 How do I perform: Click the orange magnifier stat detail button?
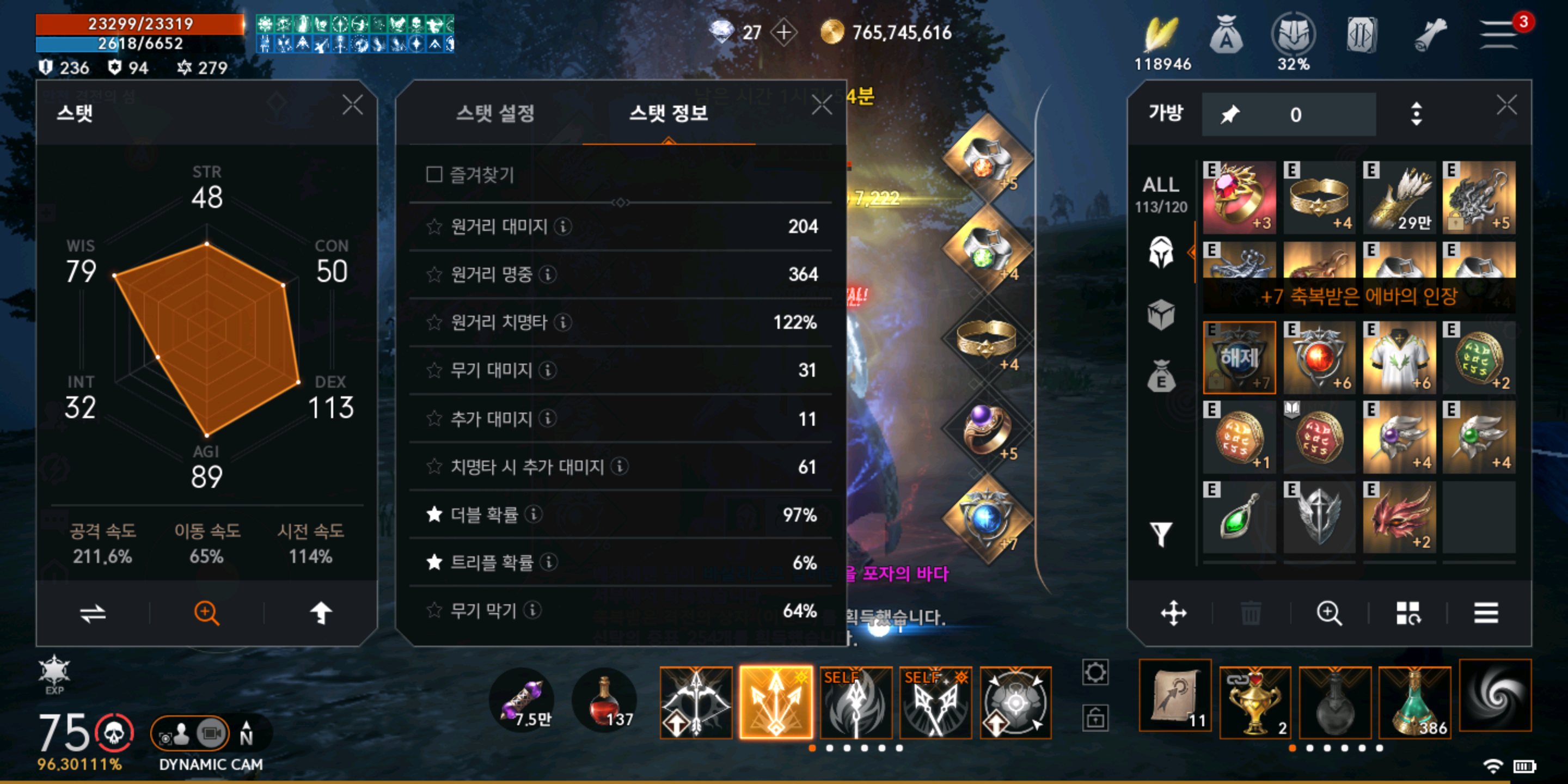click(x=206, y=612)
